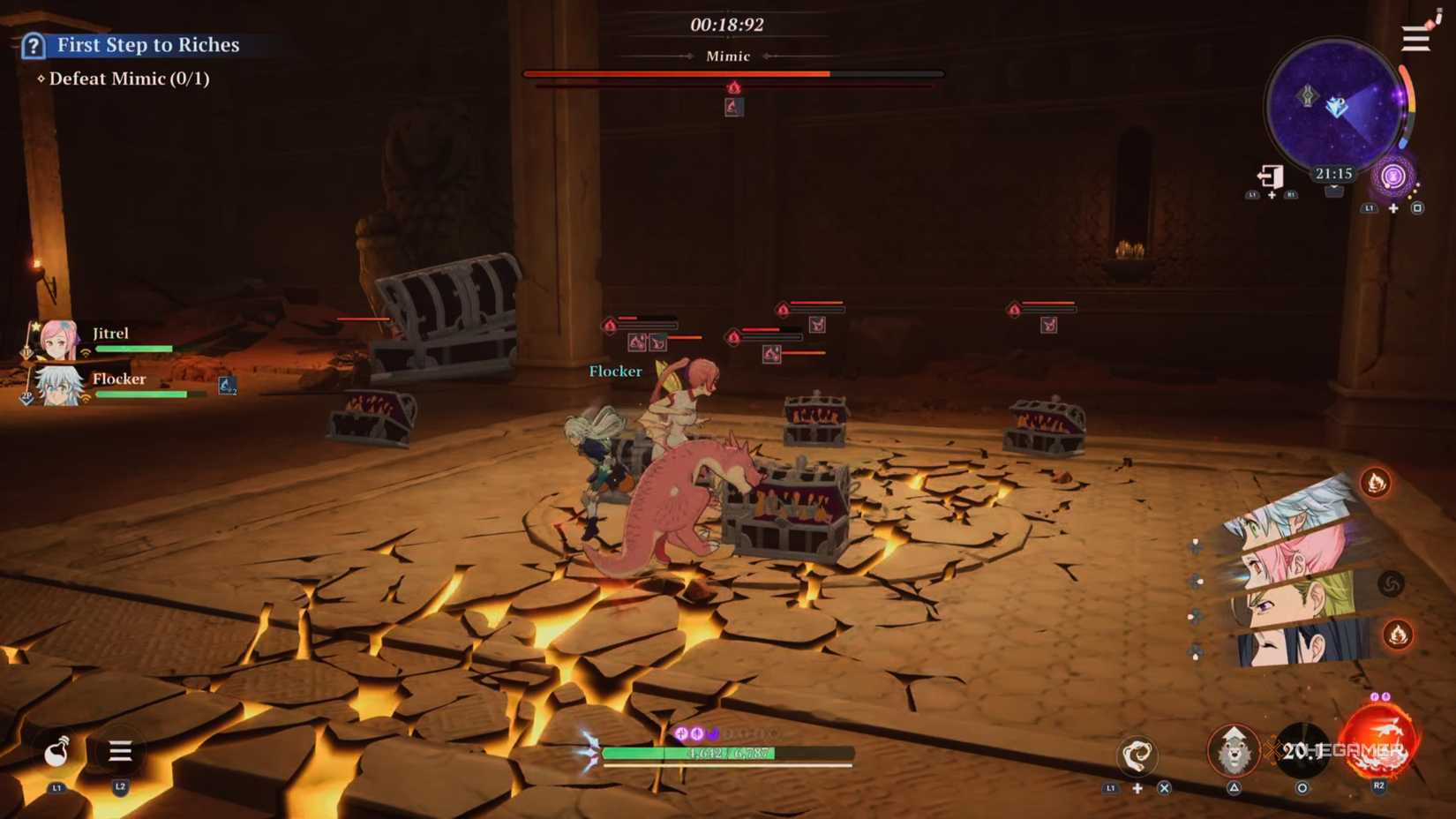Click the quest marker icon on the minimap
Viewport: 1456px width, 819px height.
click(x=1309, y=97)
